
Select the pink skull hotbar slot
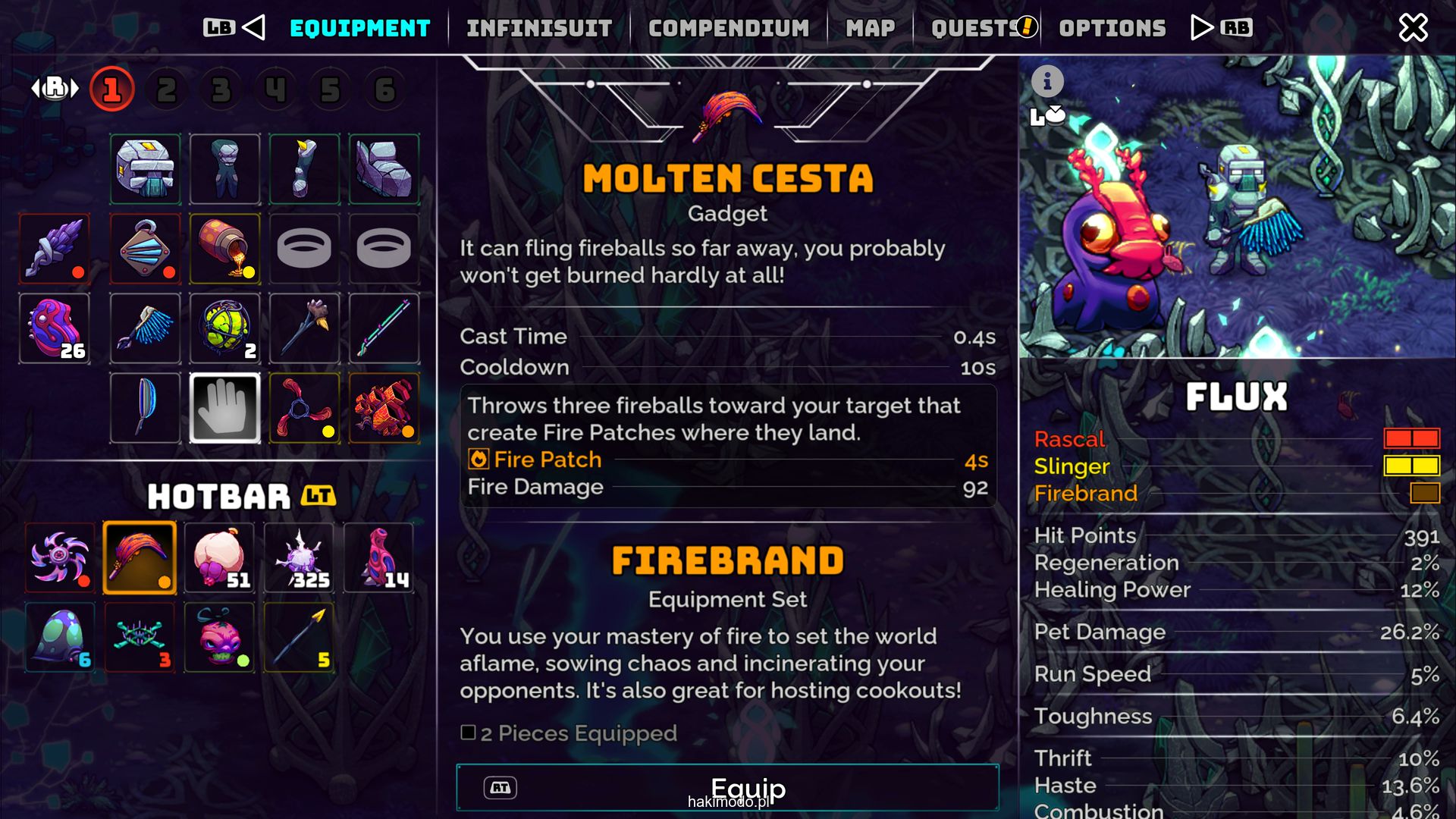click(x=220, y=637)
